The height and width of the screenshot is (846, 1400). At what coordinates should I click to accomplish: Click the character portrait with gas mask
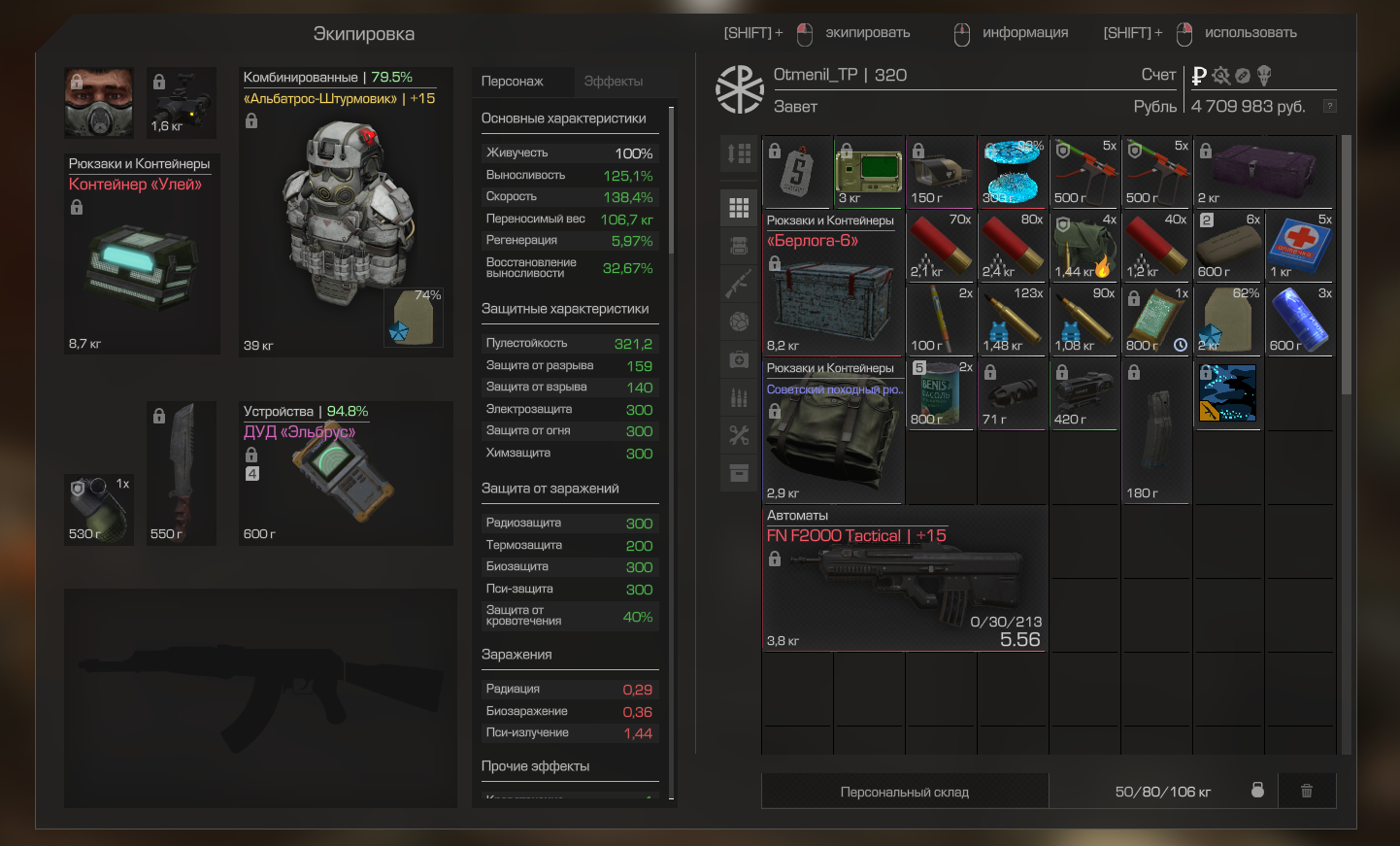tap(99, 102)
